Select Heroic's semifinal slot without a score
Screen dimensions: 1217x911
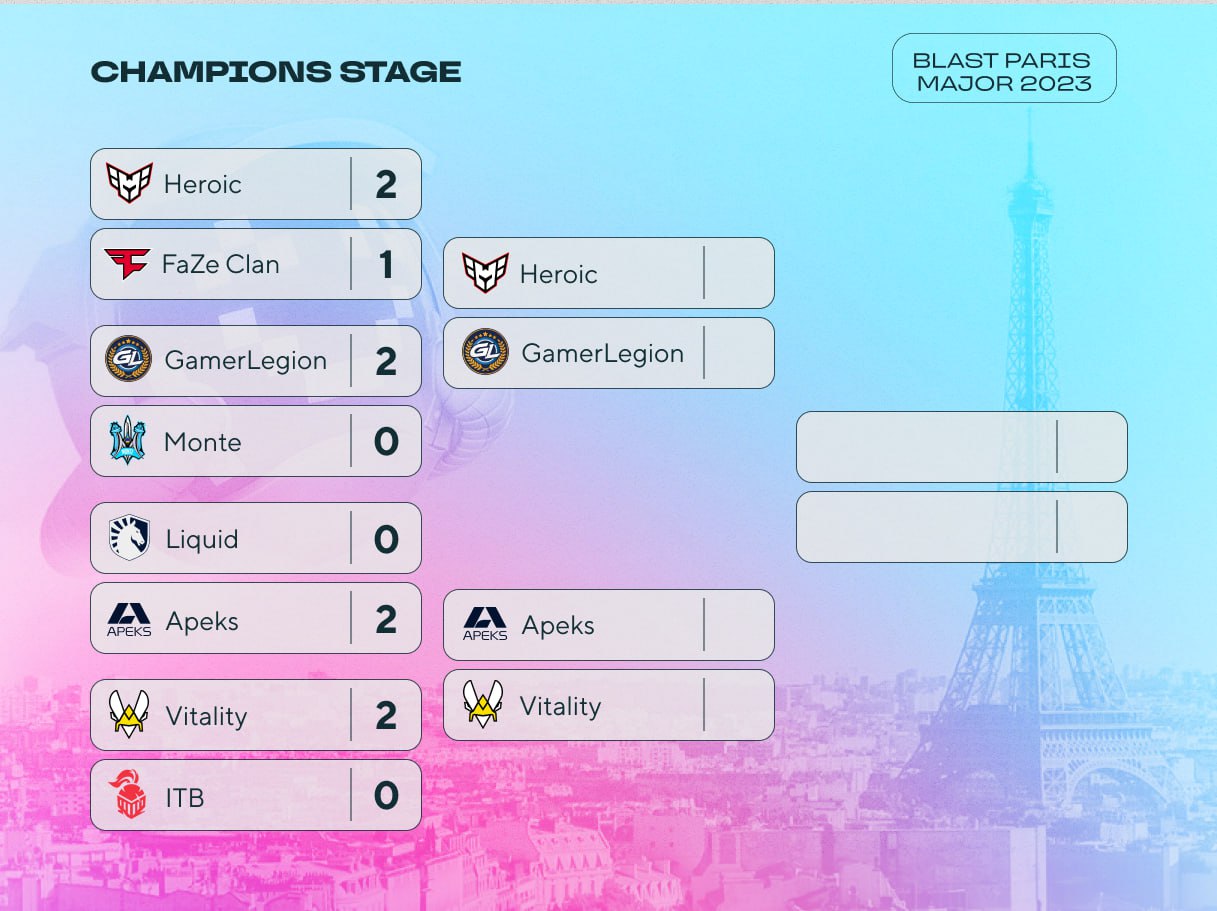tap(608, 273)
